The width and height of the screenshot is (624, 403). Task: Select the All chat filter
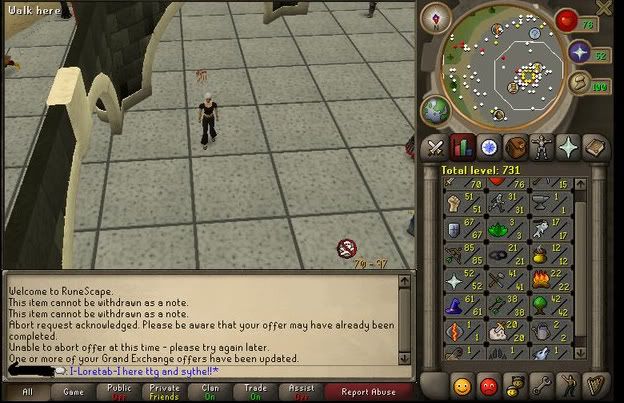pyautogui.click(x=27, y=392)
